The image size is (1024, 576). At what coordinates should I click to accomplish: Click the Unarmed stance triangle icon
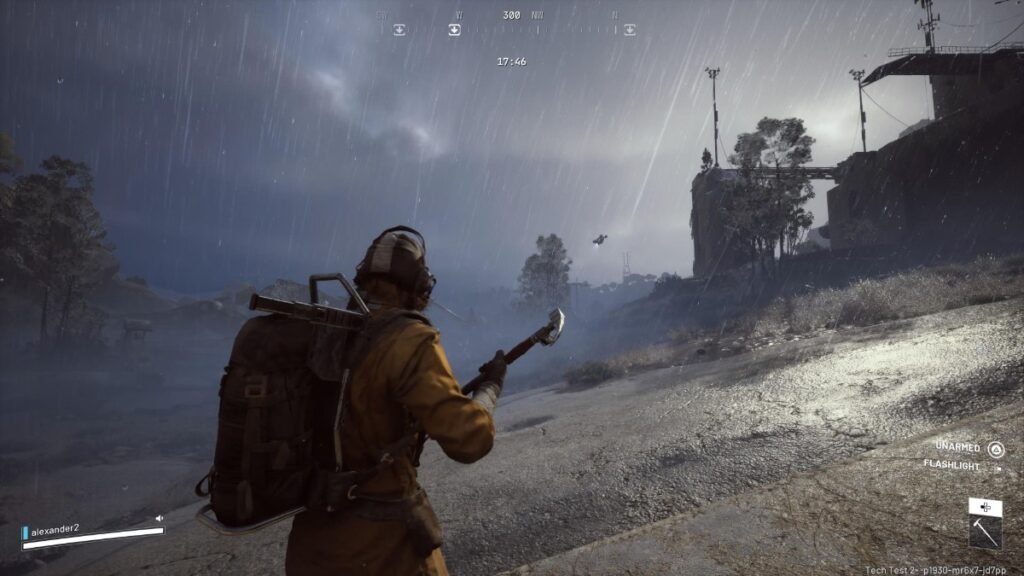click(x=996, y=449)
